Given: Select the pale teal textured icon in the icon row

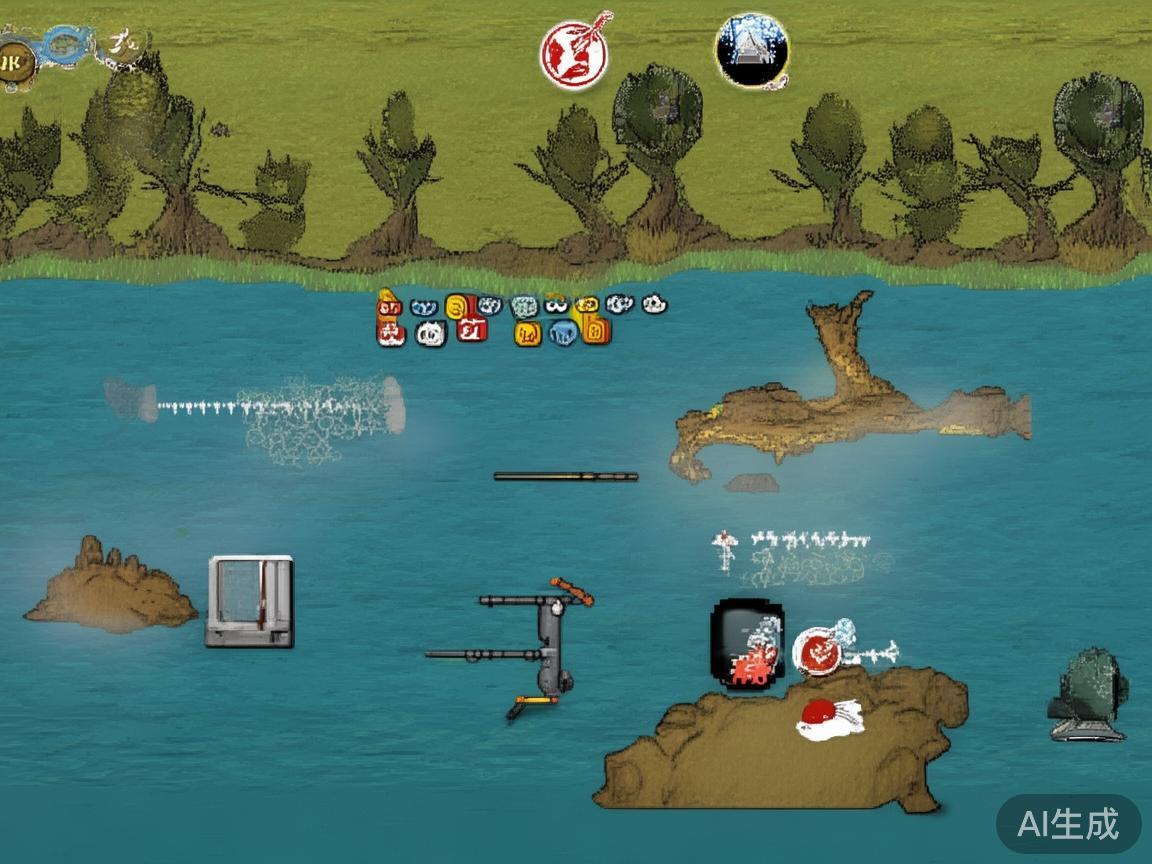Looking at the screenshot, I should pyautogui.click(x=524, y=306).
